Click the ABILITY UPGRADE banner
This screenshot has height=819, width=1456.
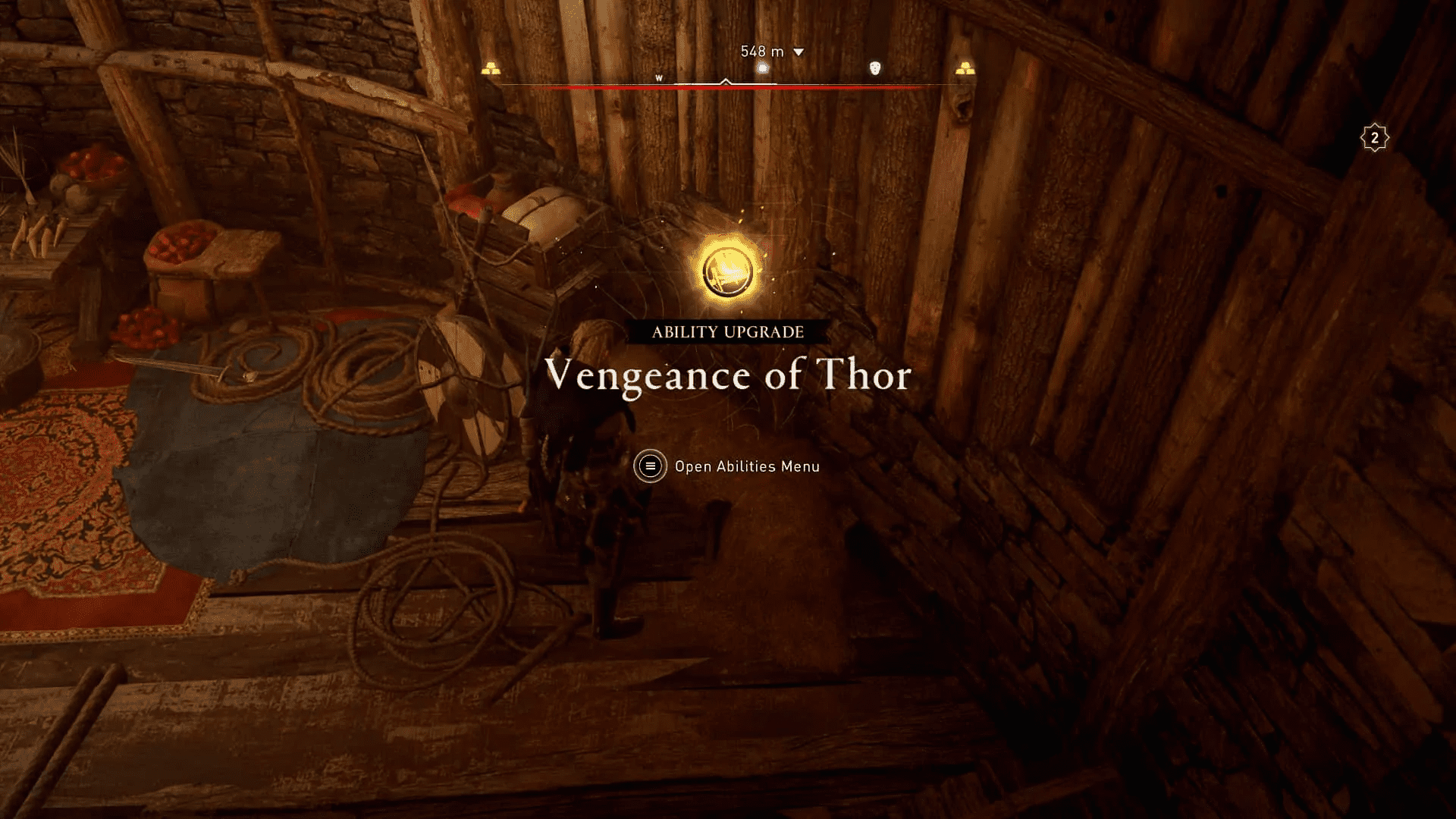point(728,331)
